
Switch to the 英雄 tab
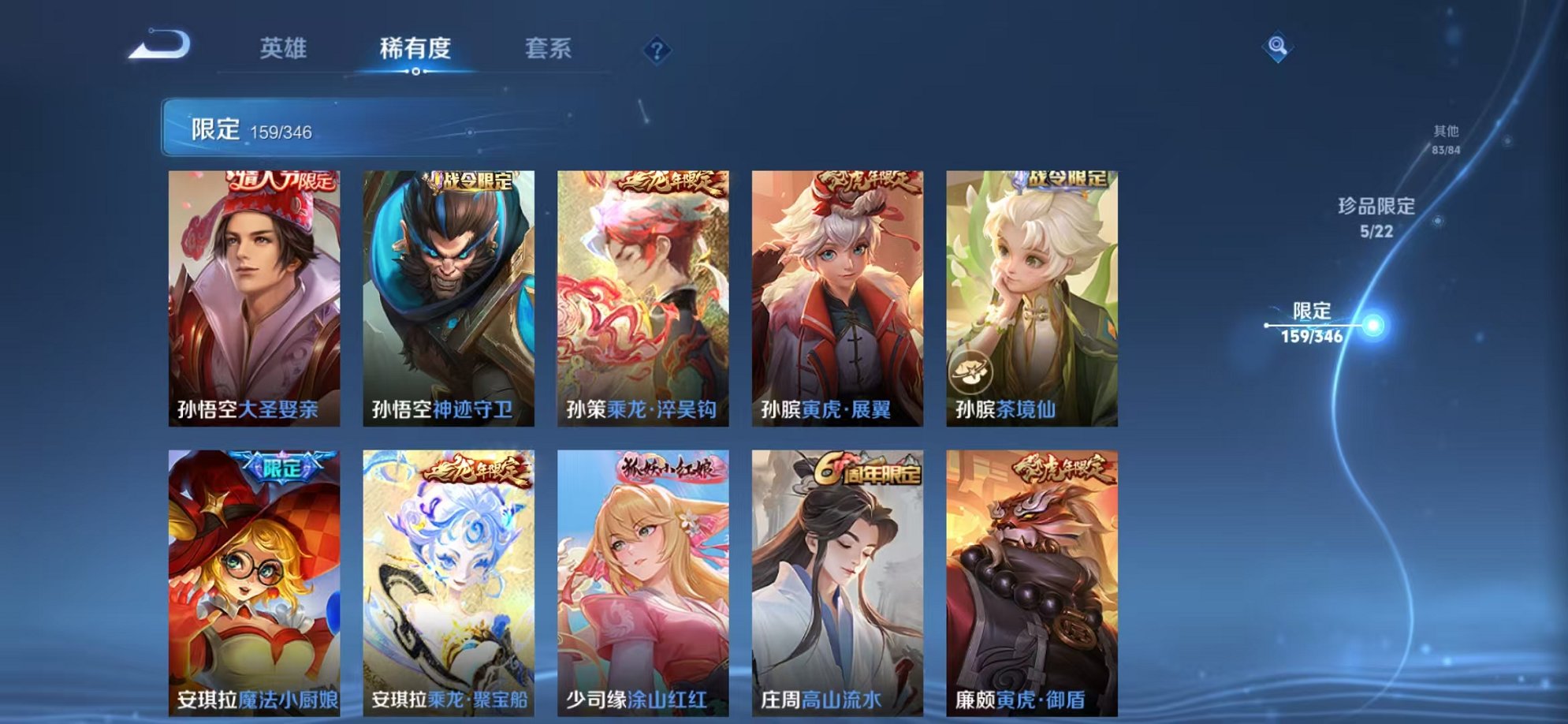(284, 49)
